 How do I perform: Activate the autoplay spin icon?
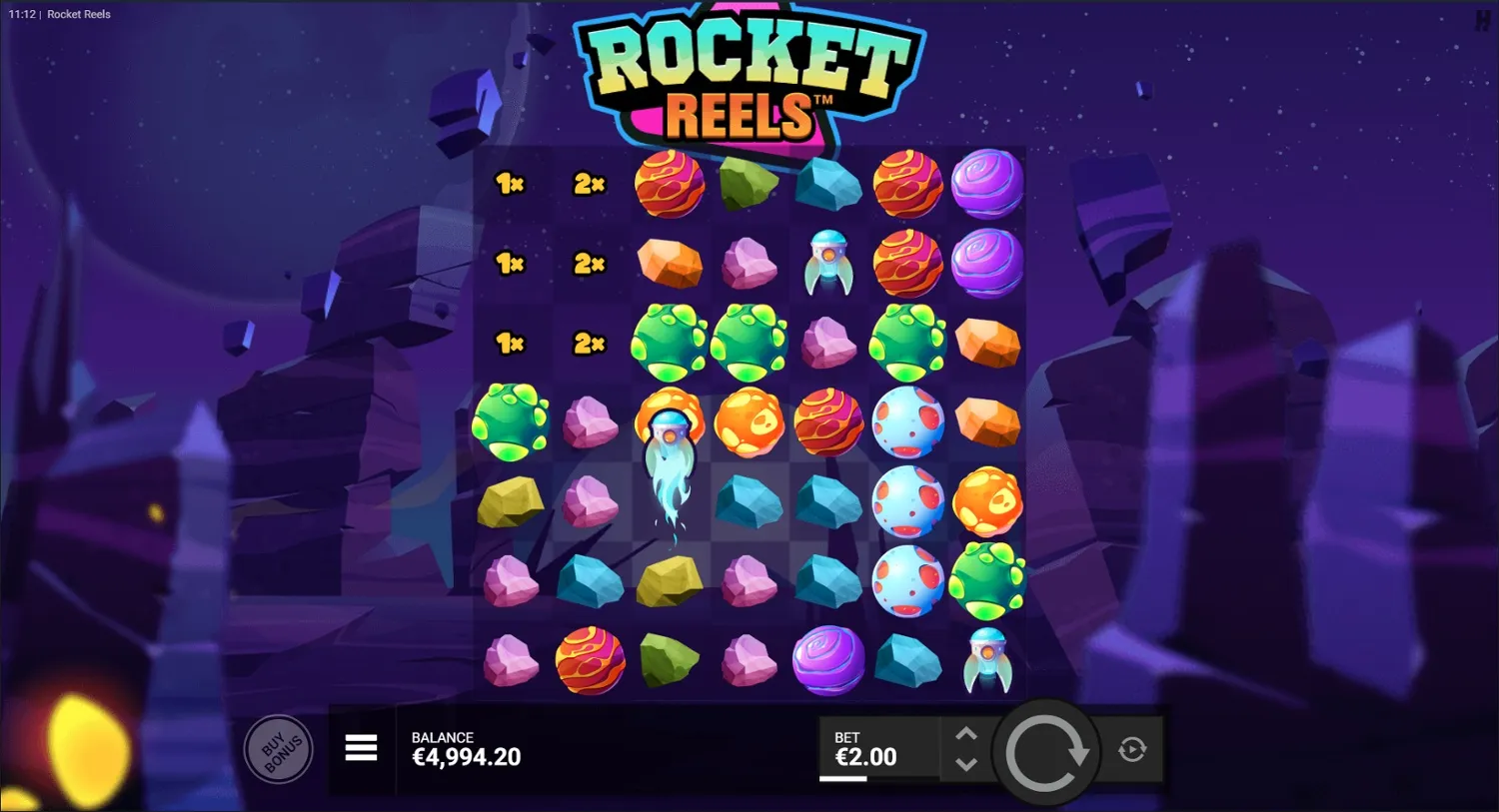[x=1132, y=748]
